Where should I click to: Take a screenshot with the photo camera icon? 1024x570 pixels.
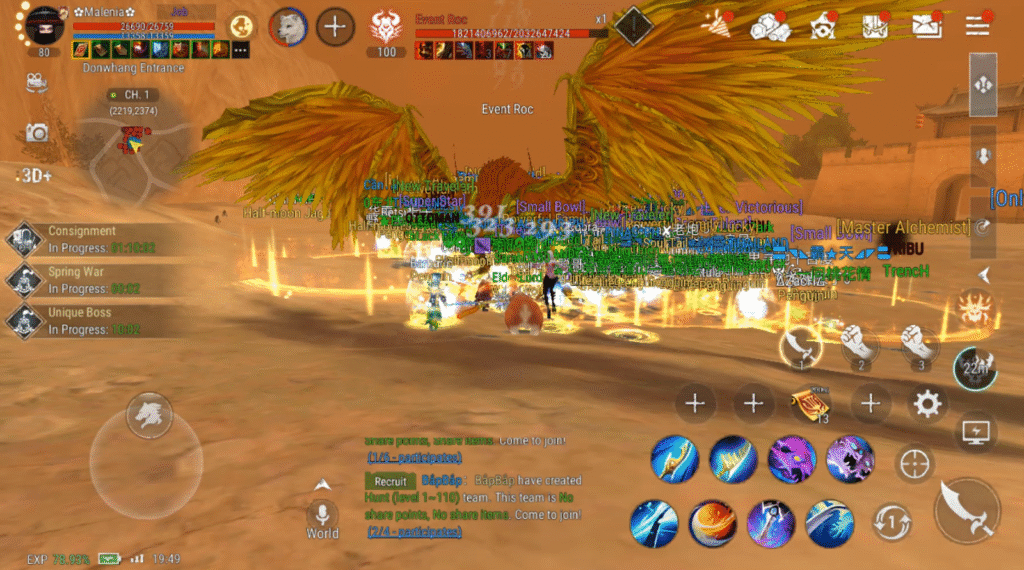[37, 132]
